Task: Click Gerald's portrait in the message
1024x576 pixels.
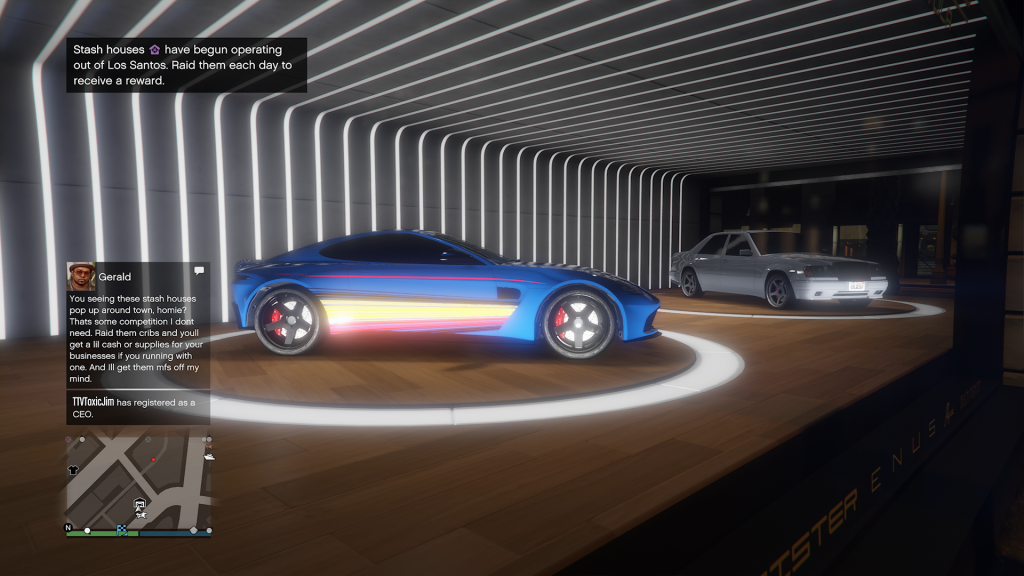Action: pyautogui.click(x=81, y=276)
